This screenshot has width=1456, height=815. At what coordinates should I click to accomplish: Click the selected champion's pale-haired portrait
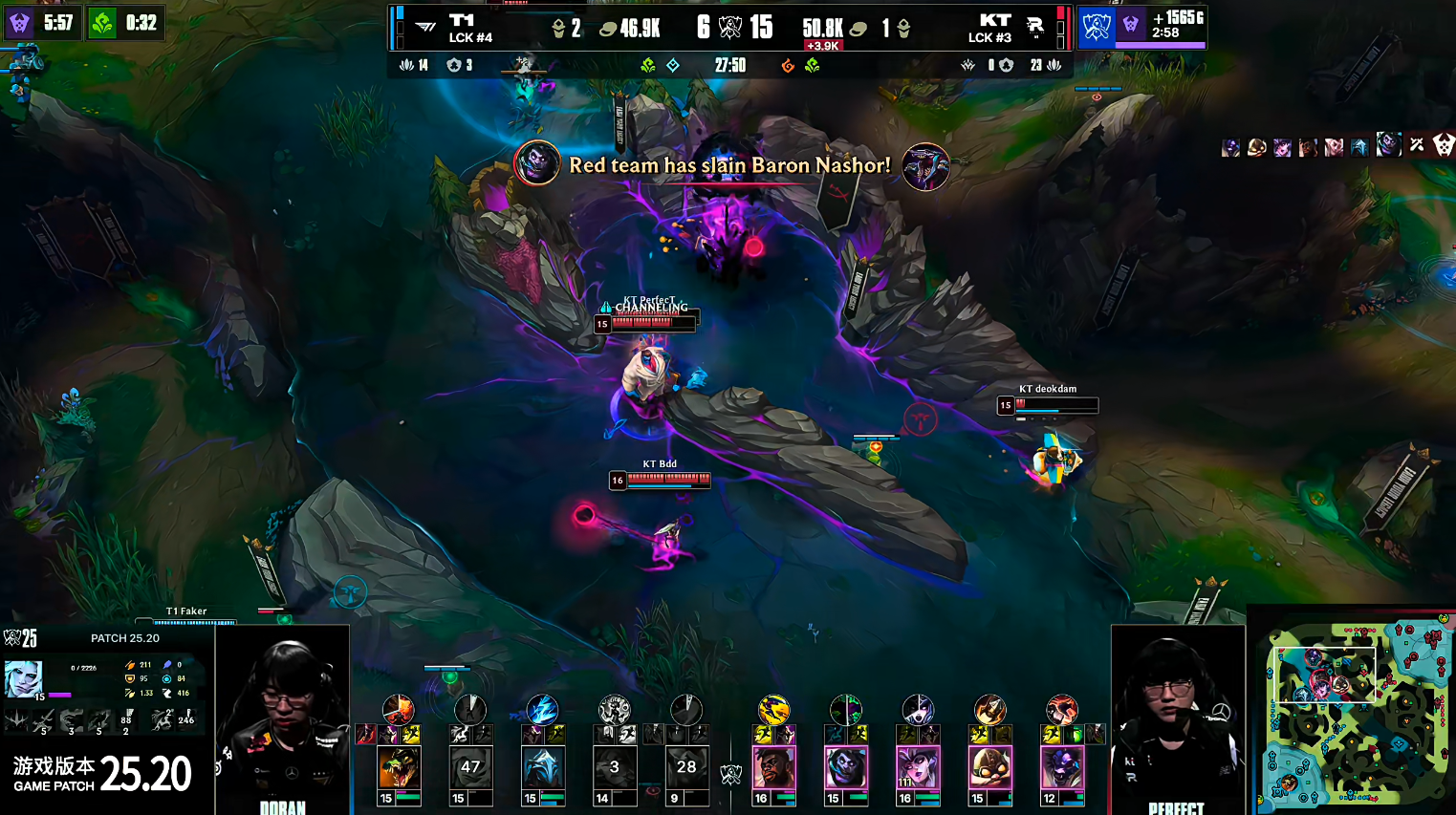23,678
